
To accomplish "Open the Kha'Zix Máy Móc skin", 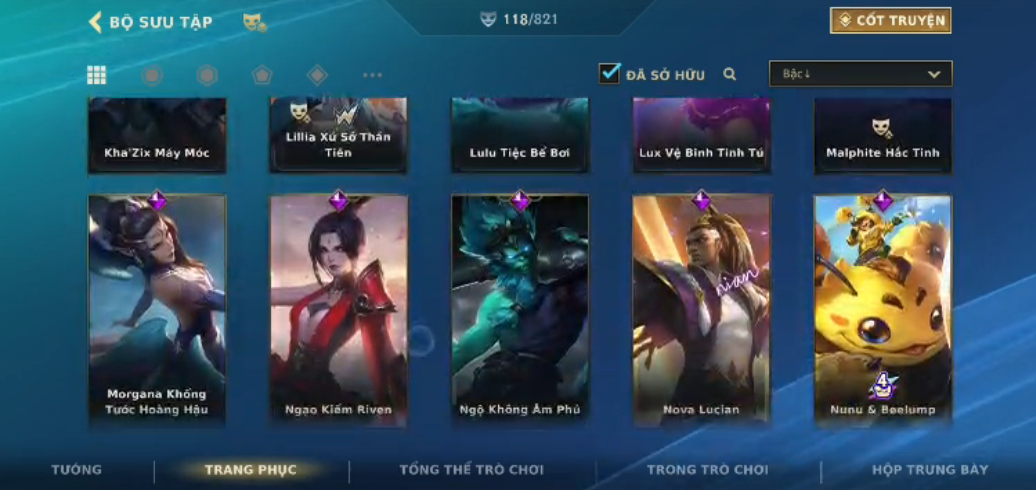I will (157, 136).
